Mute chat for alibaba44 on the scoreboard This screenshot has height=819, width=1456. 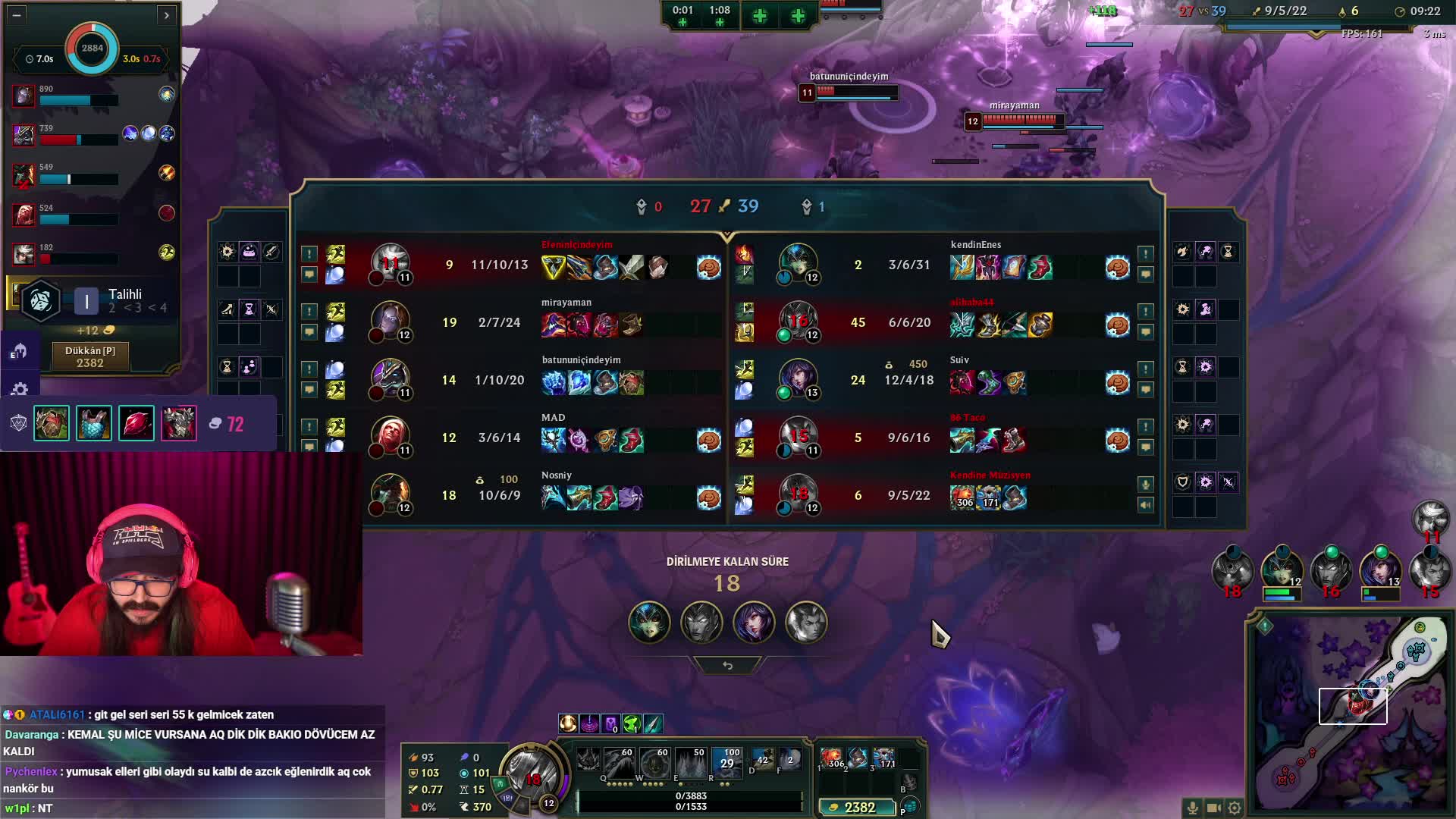(x=1146, y=331)
